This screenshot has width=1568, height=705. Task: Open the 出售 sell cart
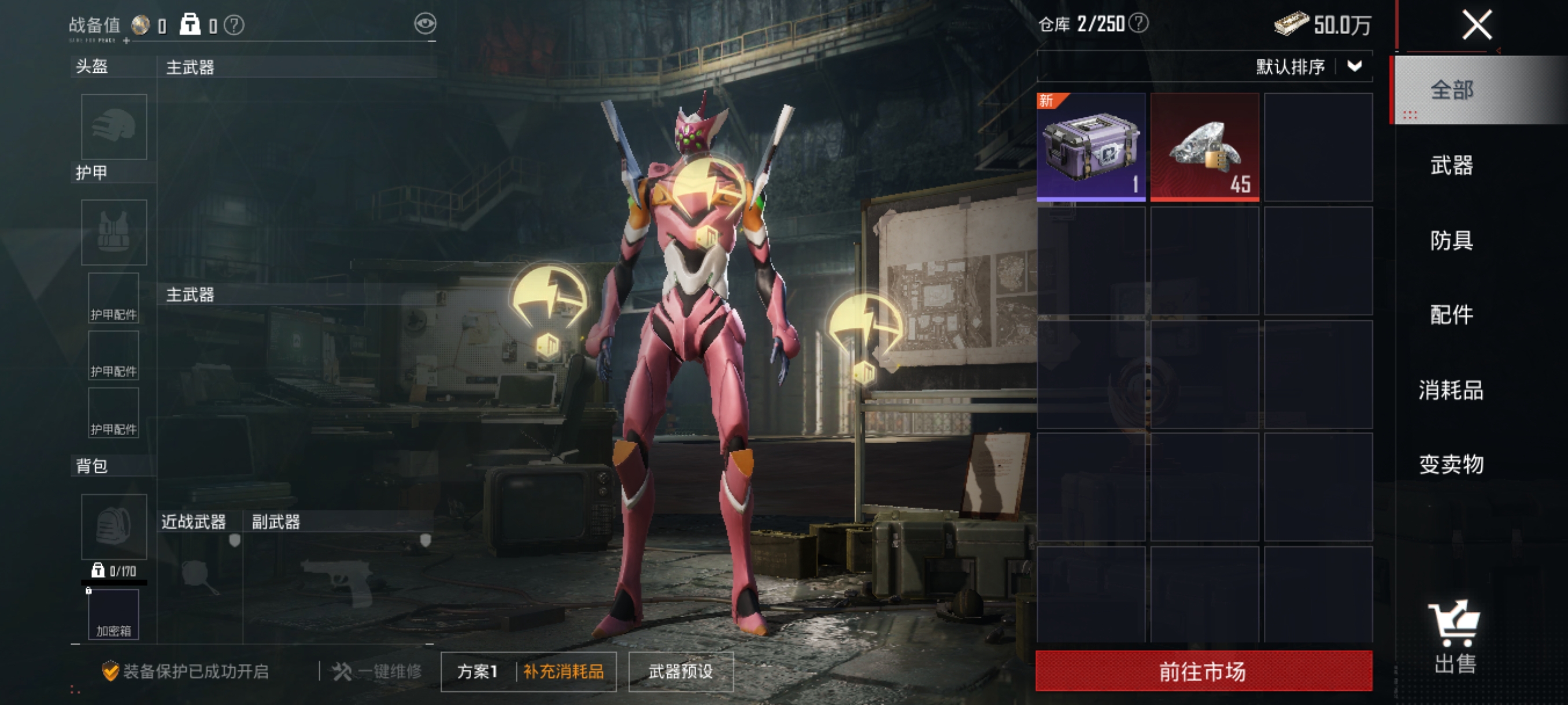pyautogui.click(x=1455, y=636)
